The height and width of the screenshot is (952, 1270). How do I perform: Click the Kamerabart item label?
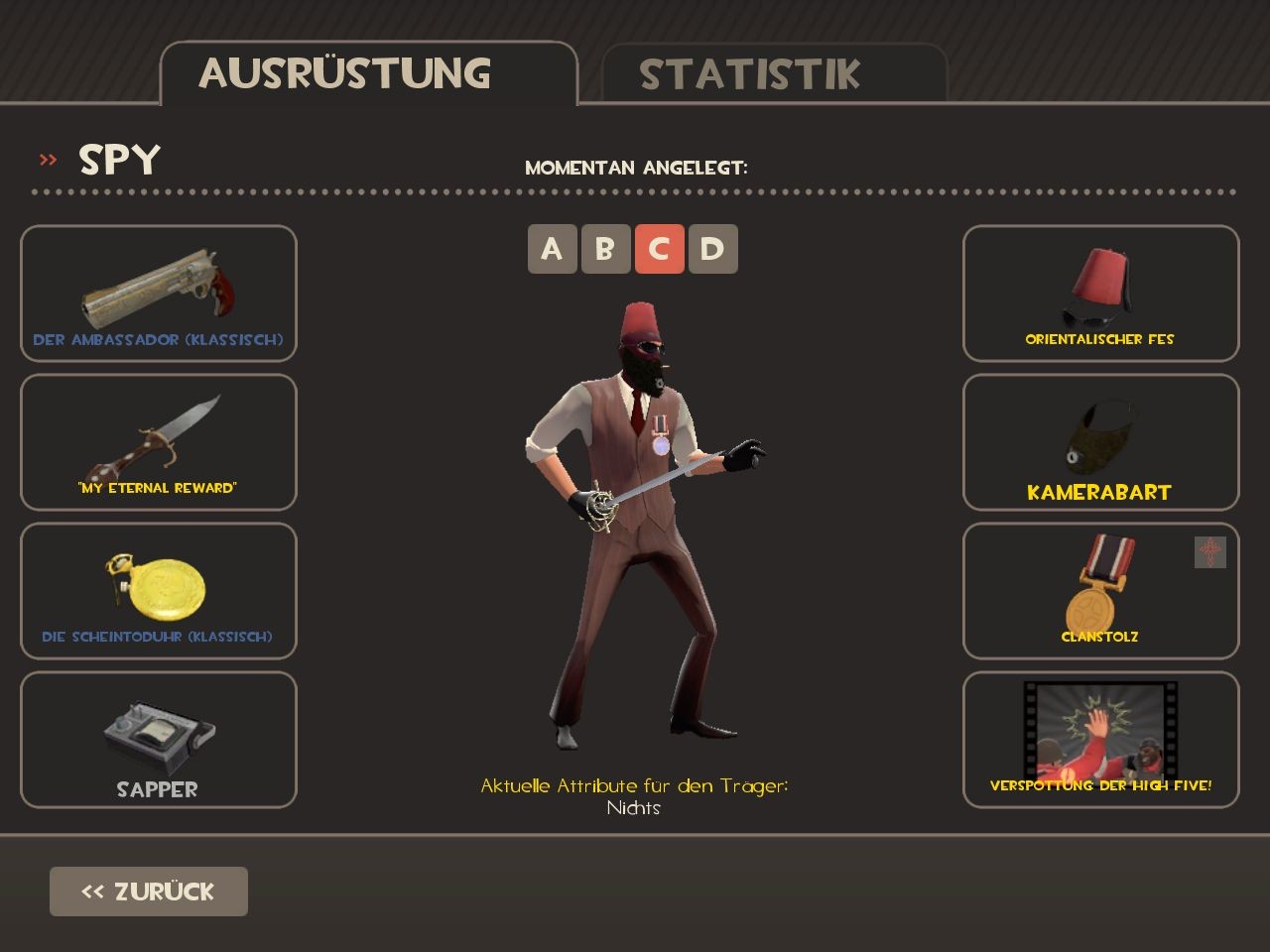click(x=1100, y=489)
